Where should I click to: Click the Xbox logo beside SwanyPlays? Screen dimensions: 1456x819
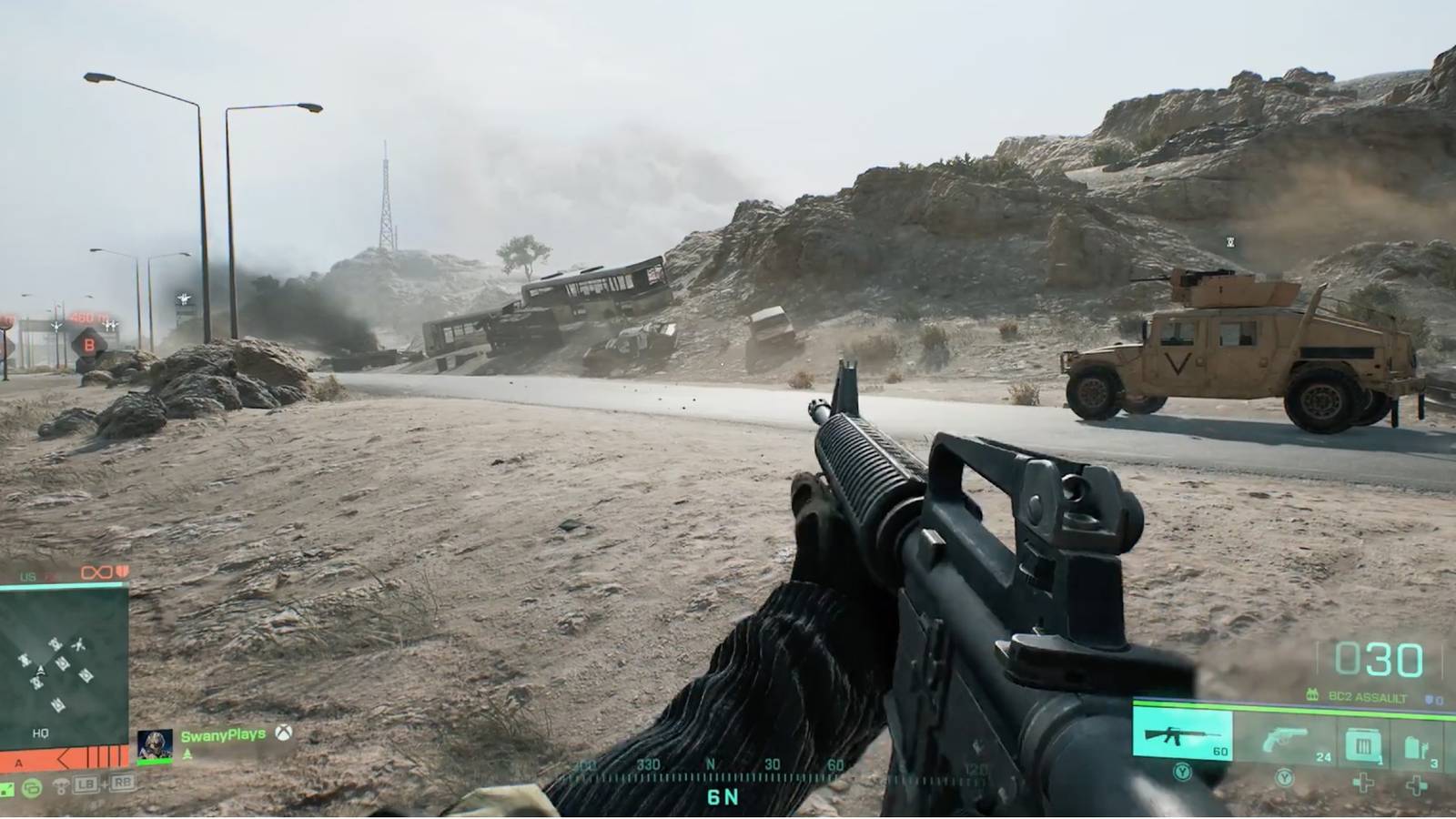click(284, 735)
